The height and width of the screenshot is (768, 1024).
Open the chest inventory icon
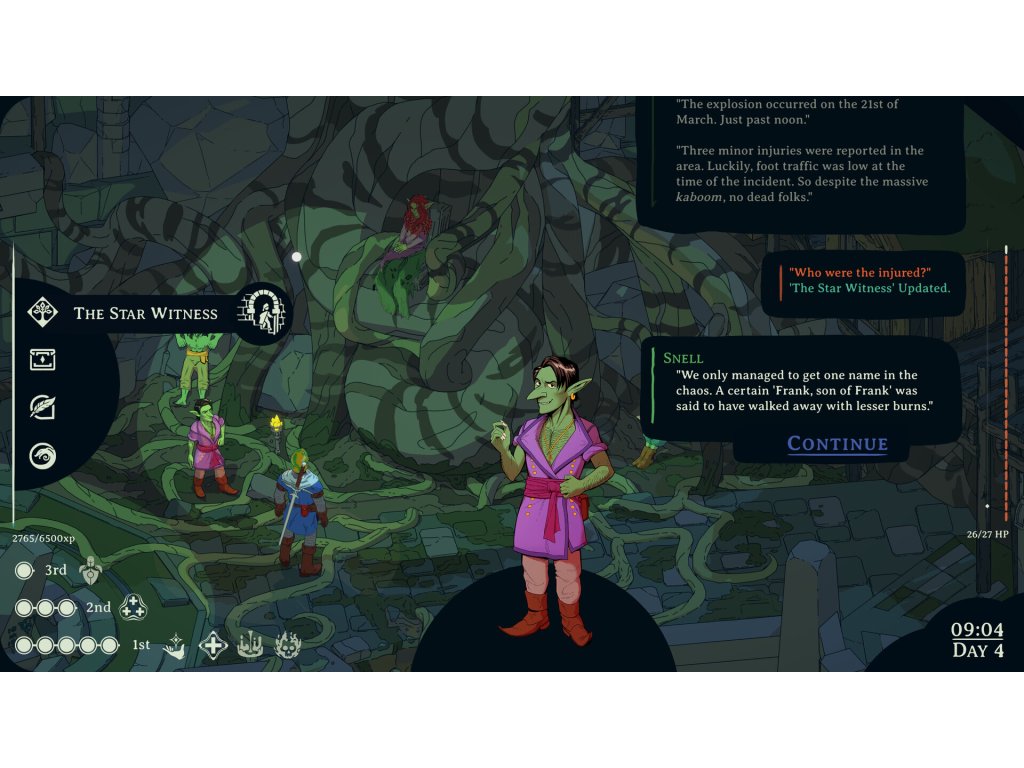[x=42, y=360]
